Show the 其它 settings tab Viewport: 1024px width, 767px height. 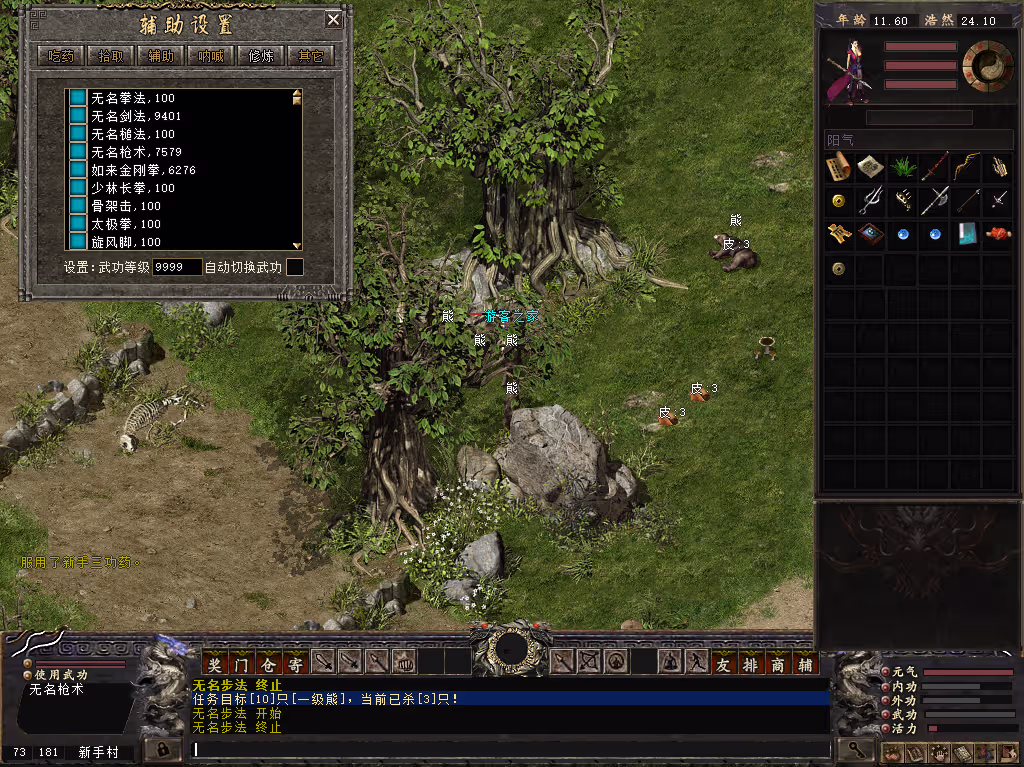point(311,56)
